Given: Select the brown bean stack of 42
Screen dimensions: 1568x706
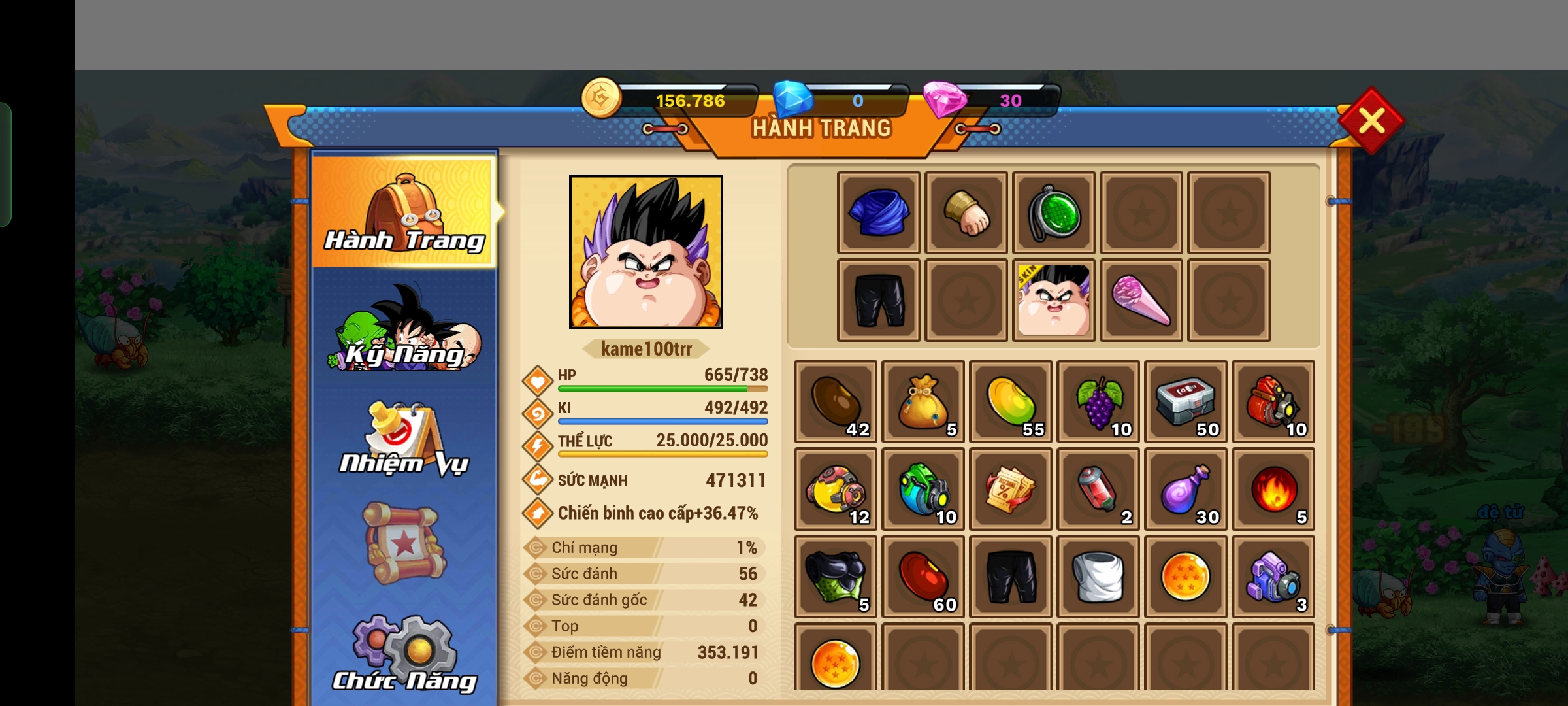Looking at the screenshot, I should coord(836,401).
